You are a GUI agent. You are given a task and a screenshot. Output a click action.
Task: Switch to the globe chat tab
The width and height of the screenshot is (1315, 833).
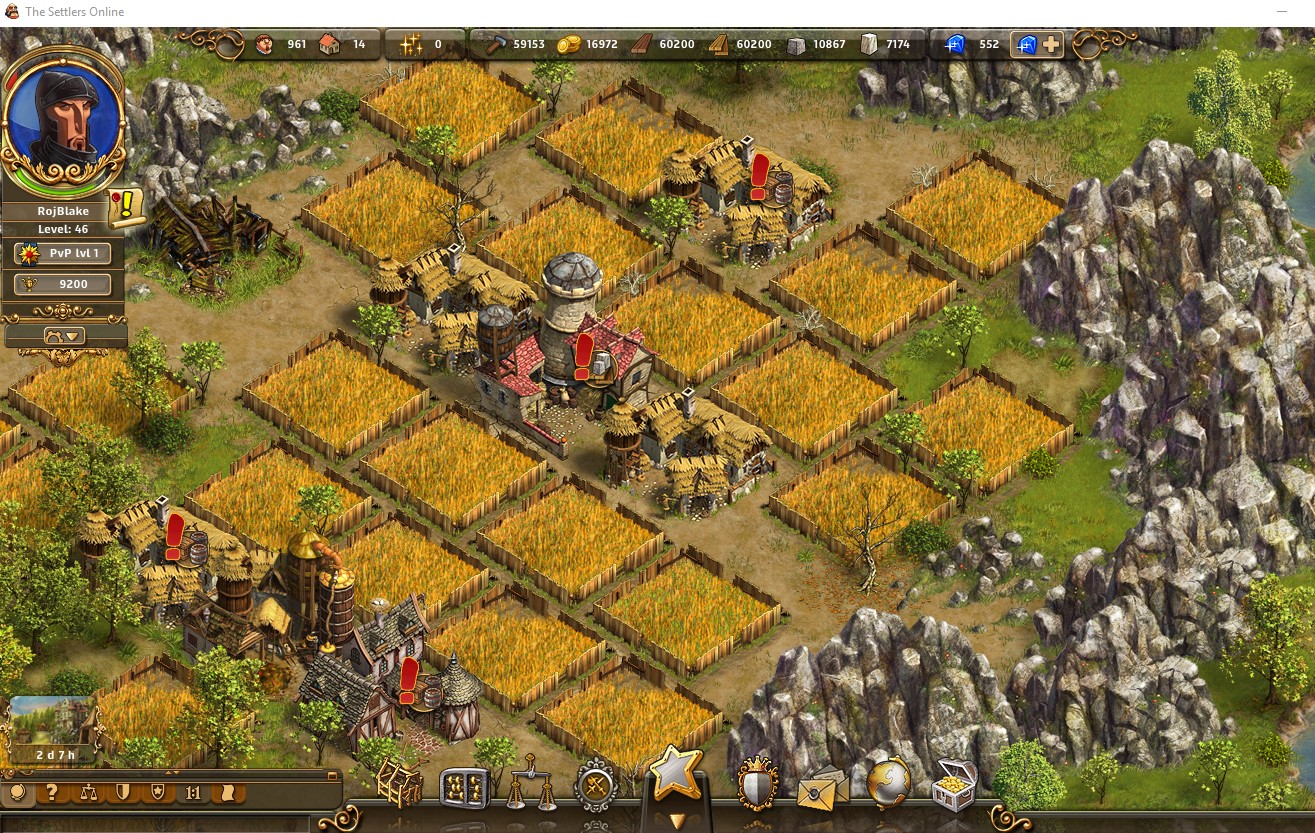(18, 793)
